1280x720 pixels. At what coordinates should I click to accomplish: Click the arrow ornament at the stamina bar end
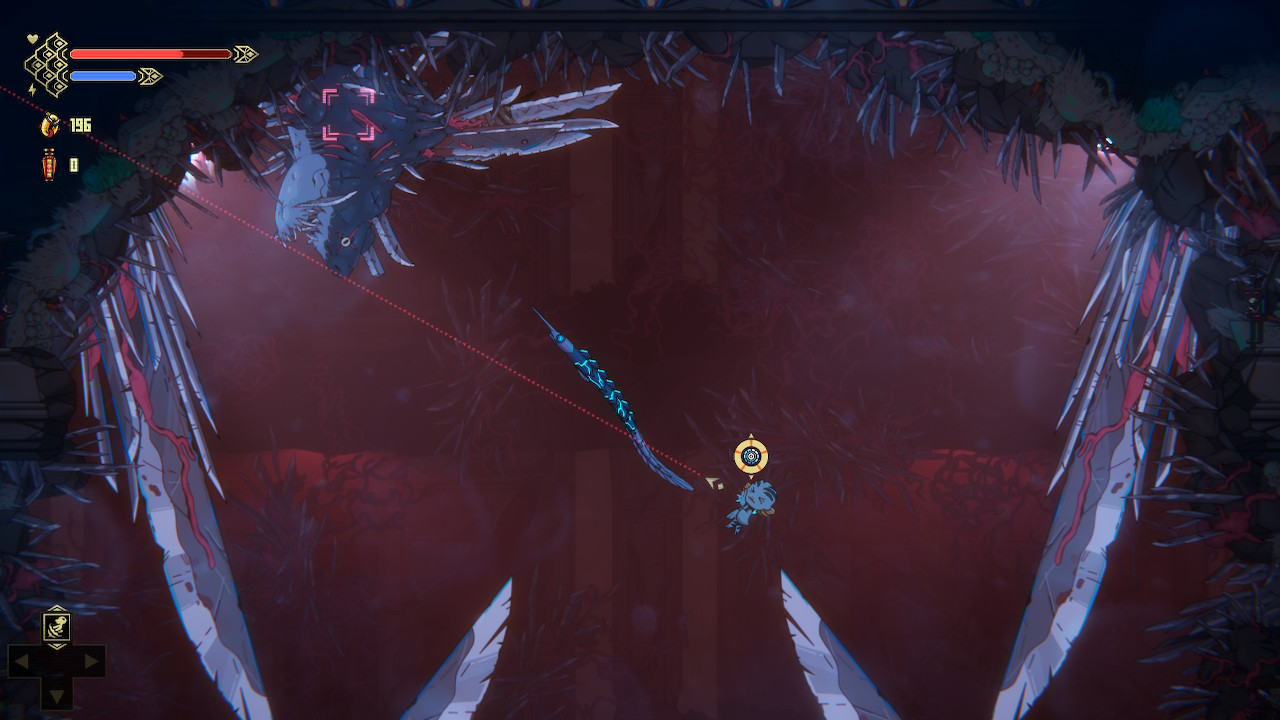click(150, 75)
